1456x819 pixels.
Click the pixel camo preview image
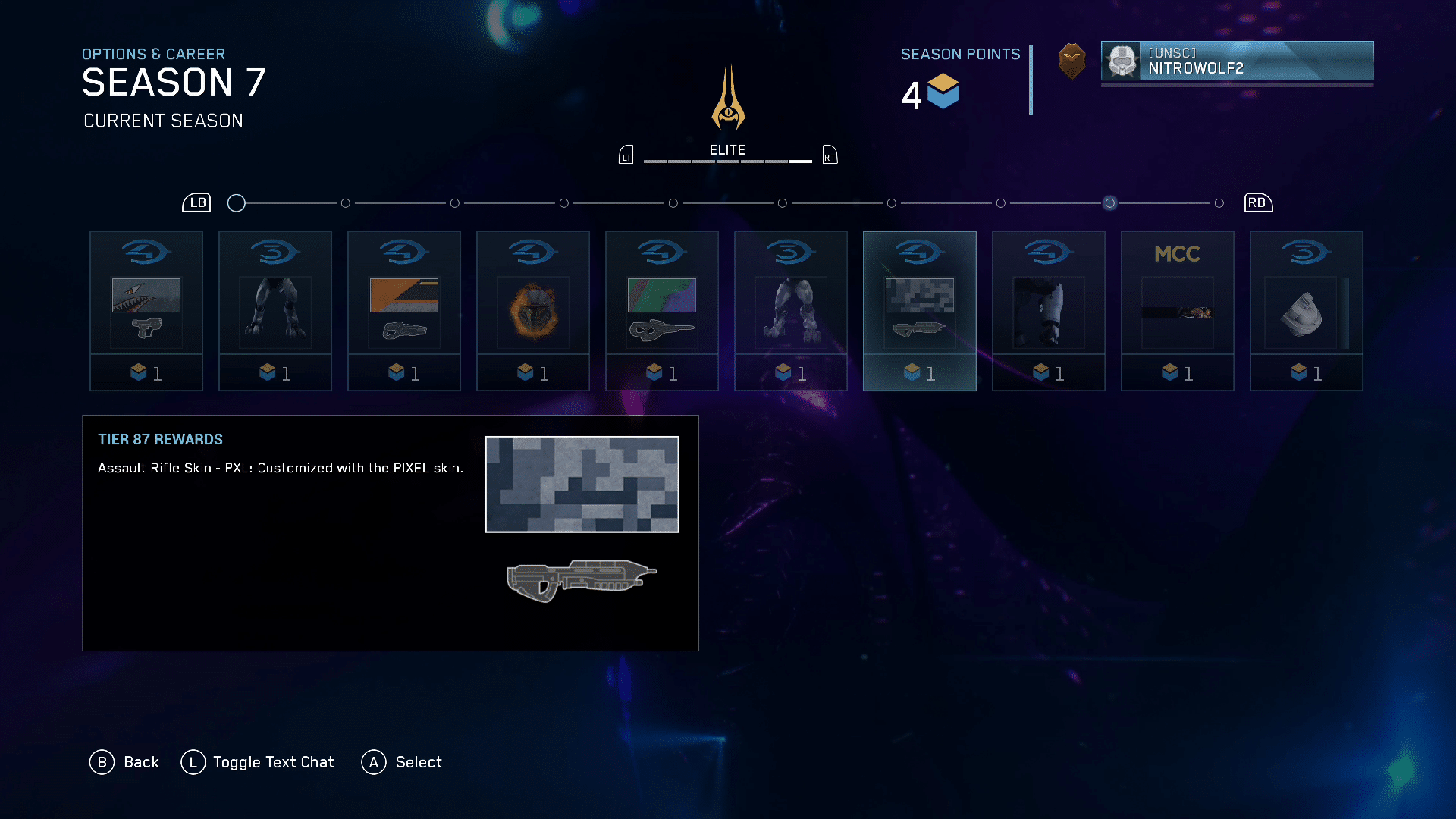tap(582, 485)
